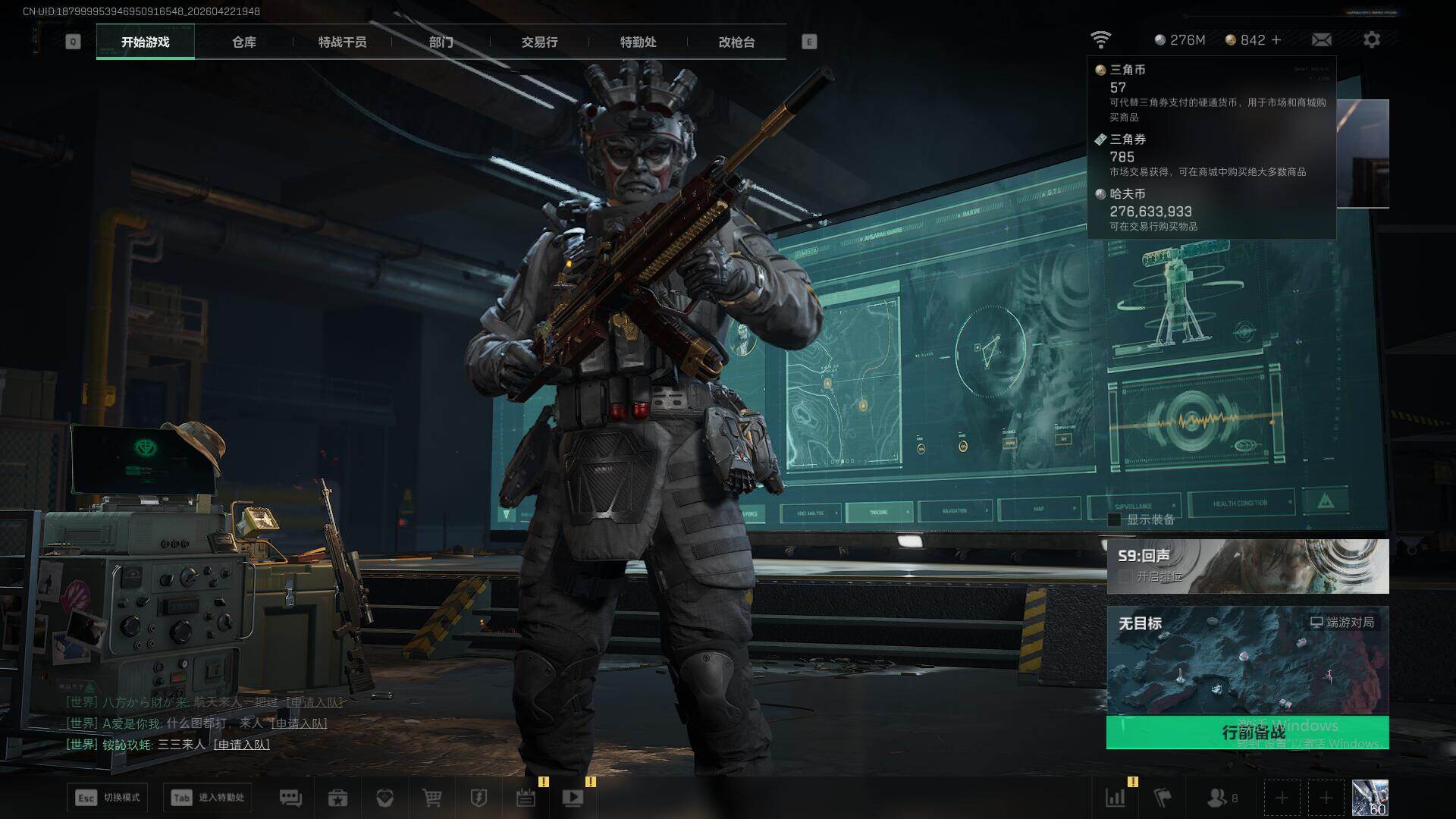This screenshot has height=819, width=1456.
Task: Switch to the 改枪台 gunsmith tab
Action: pyautogui.click(x=736, y=42)
